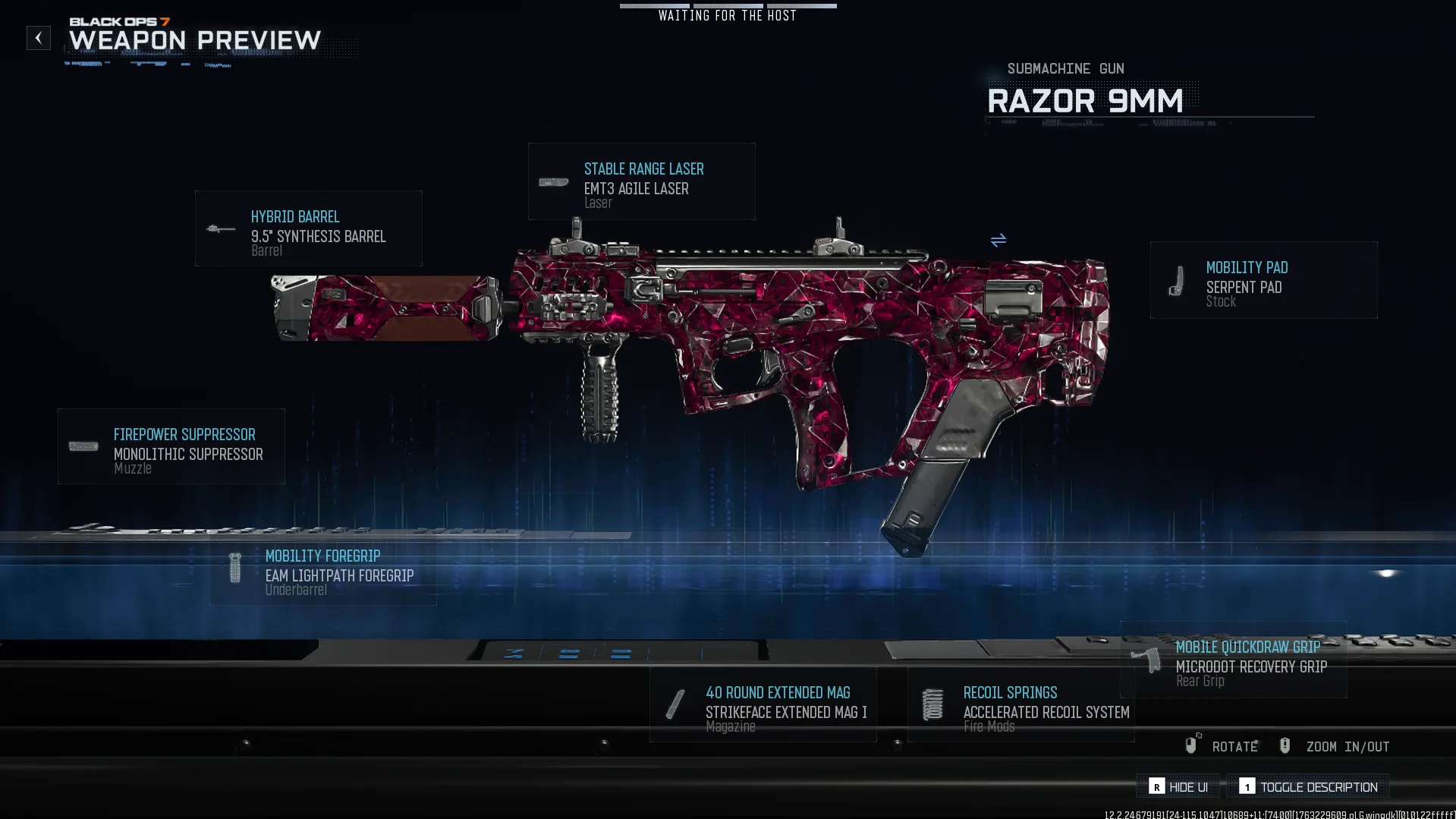
Task: Click the Zoom In/Out mouse wheel icon
Action: (x=1285, y=745)
